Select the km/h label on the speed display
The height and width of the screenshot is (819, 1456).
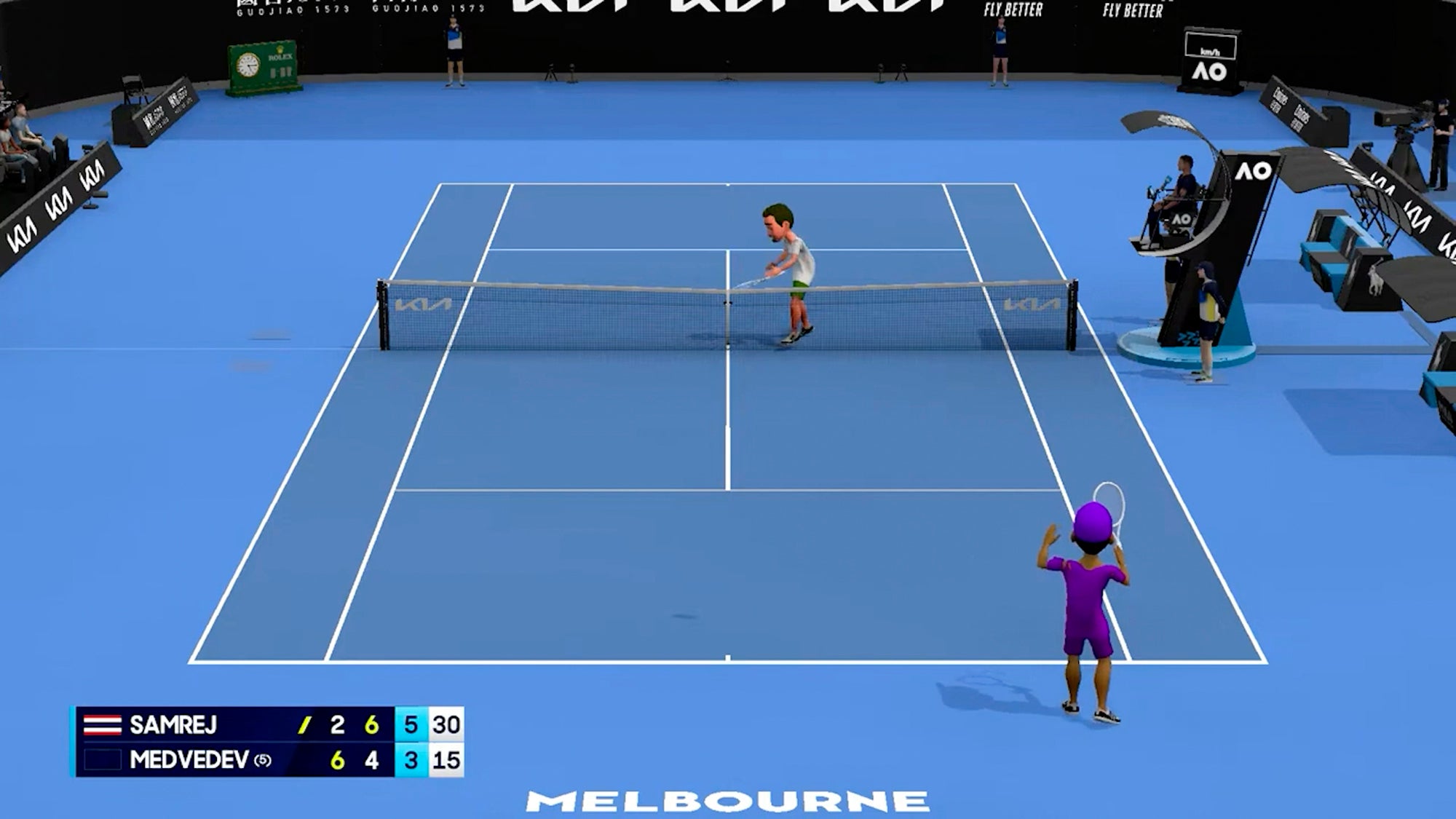(x=1211, y=51)
